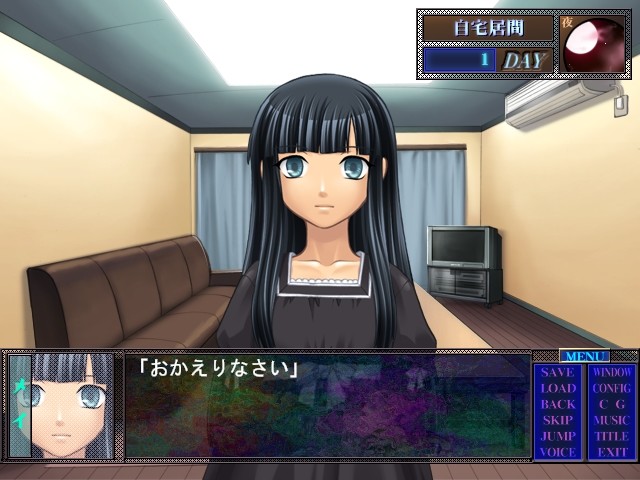Image resolution: width=640 pixels, height=480 pixels.
Task: Go to previous text with BACK
Action: (x=558, y=404)
